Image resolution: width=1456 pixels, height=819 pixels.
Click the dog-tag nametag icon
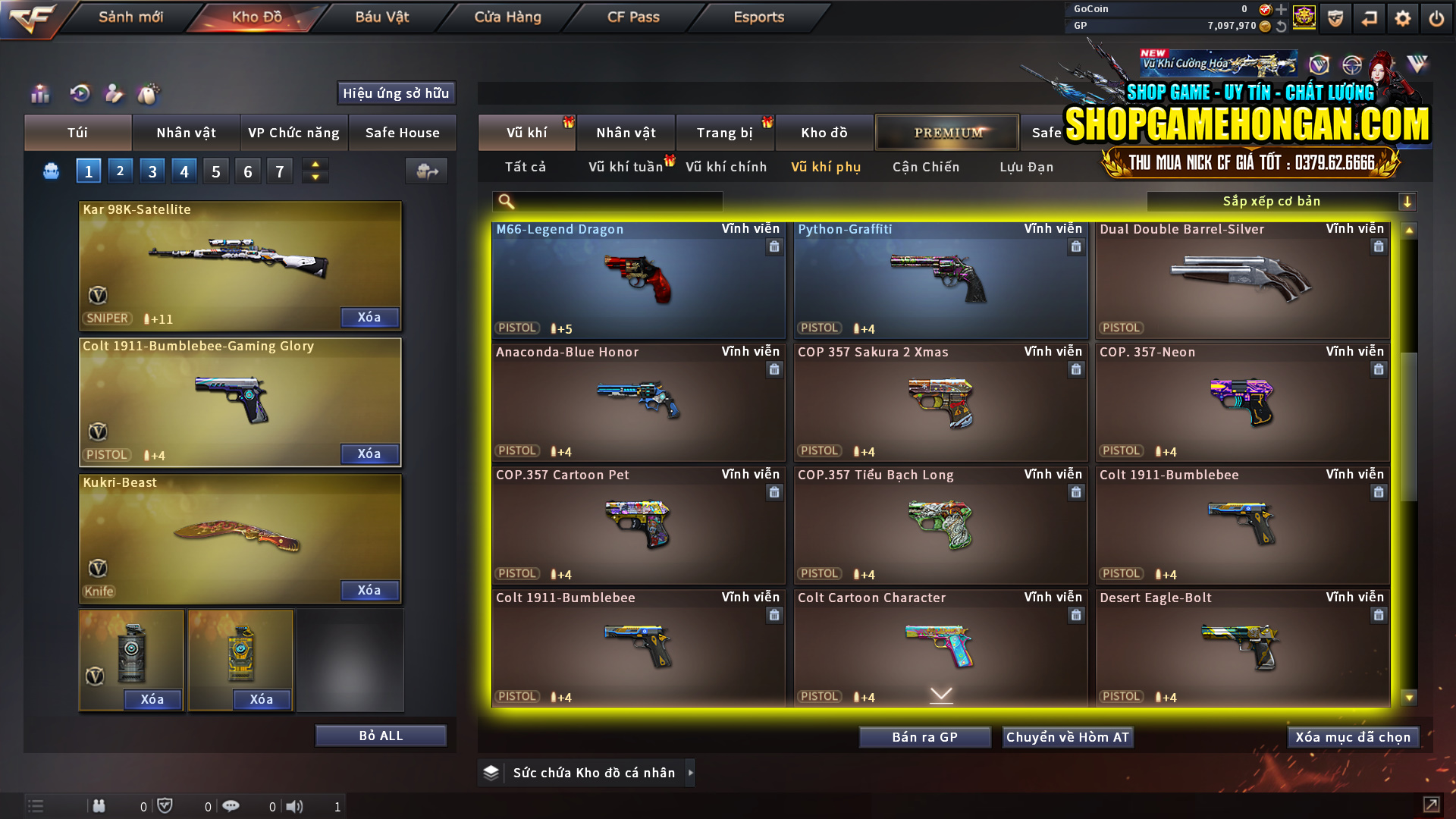coord(149,94)
